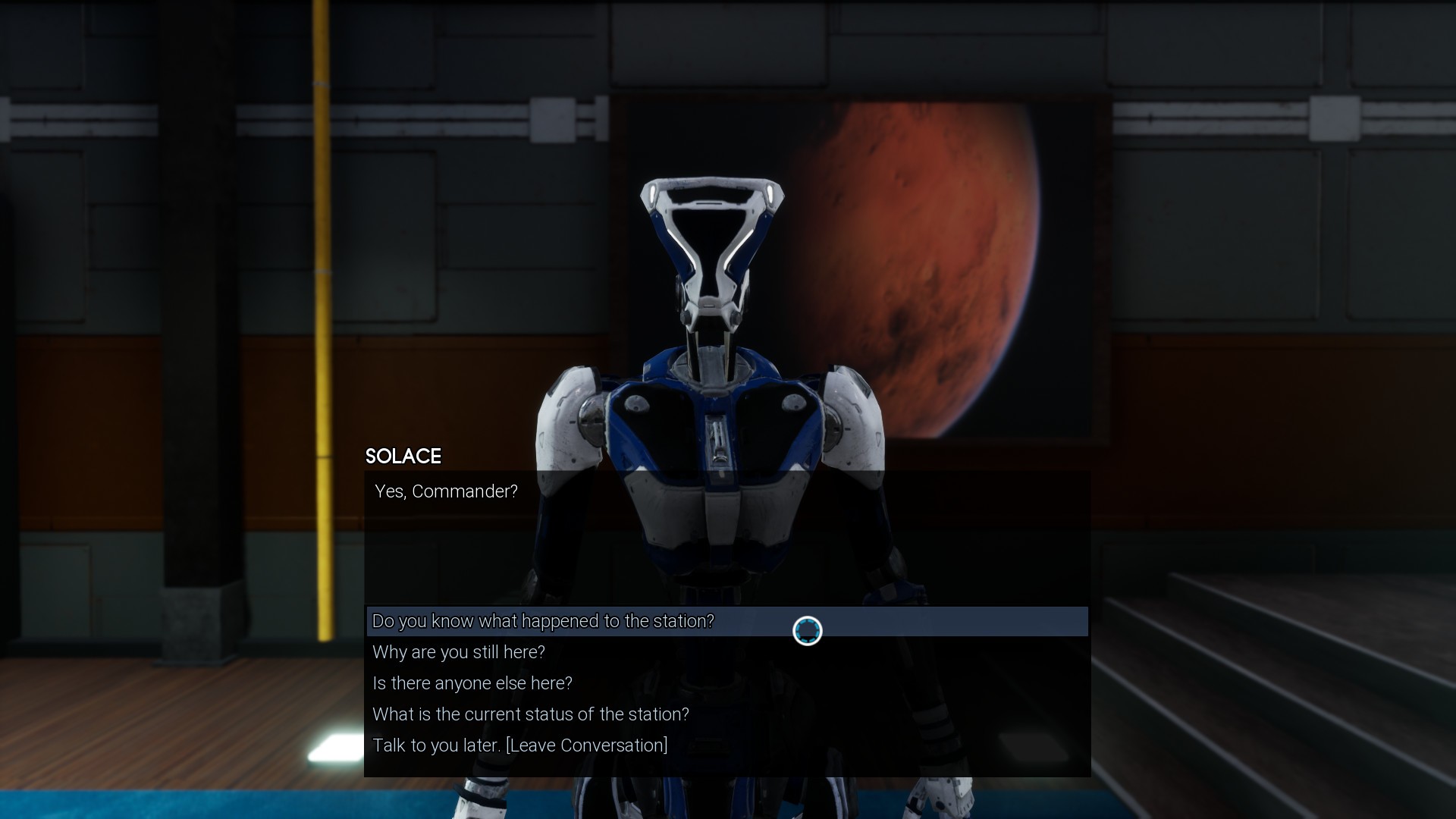
Task: Select "Talk to you later" to leave conversation
Action: click(519, 745)
